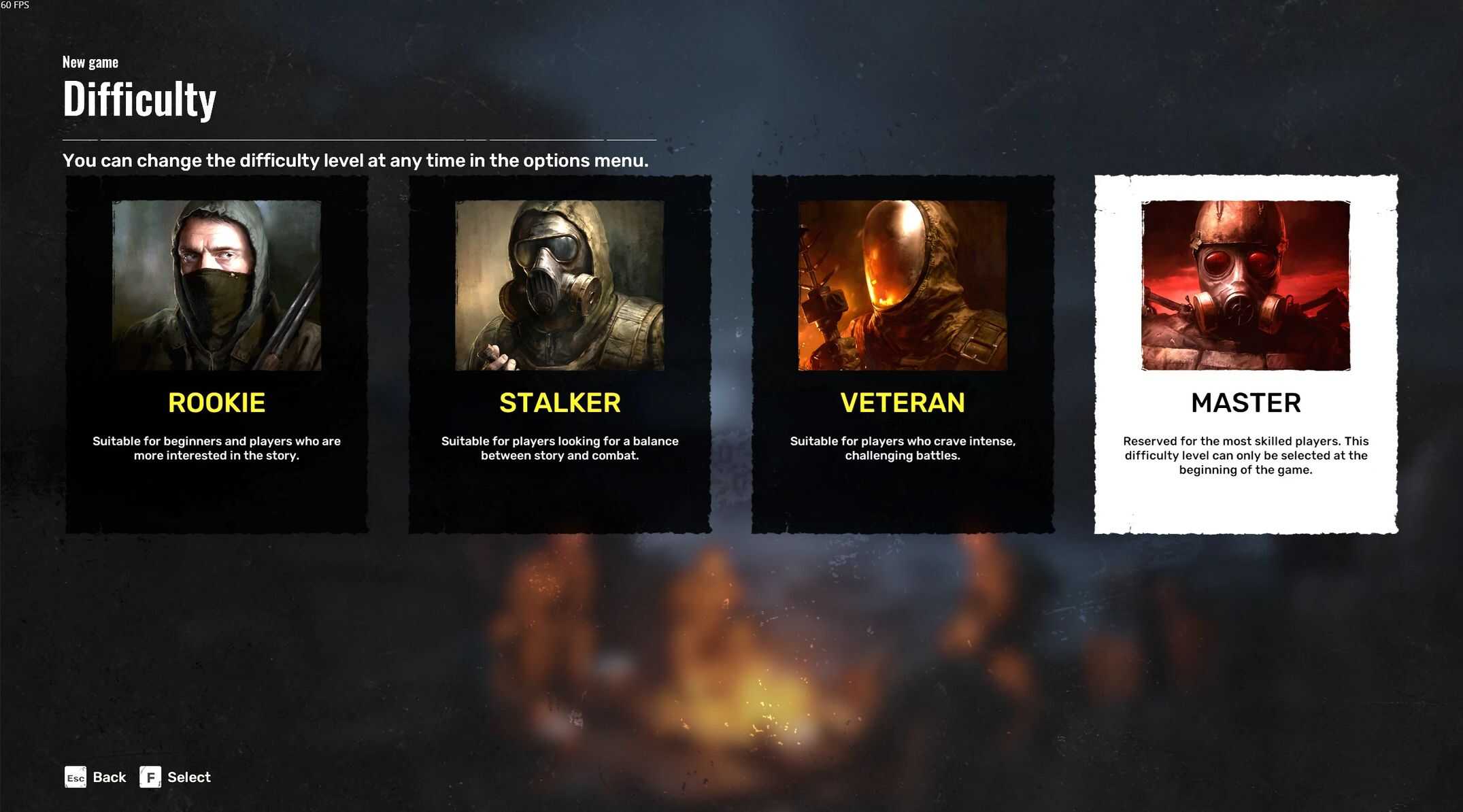Select the highlighted Master difficulty card

coord(1245,354)
